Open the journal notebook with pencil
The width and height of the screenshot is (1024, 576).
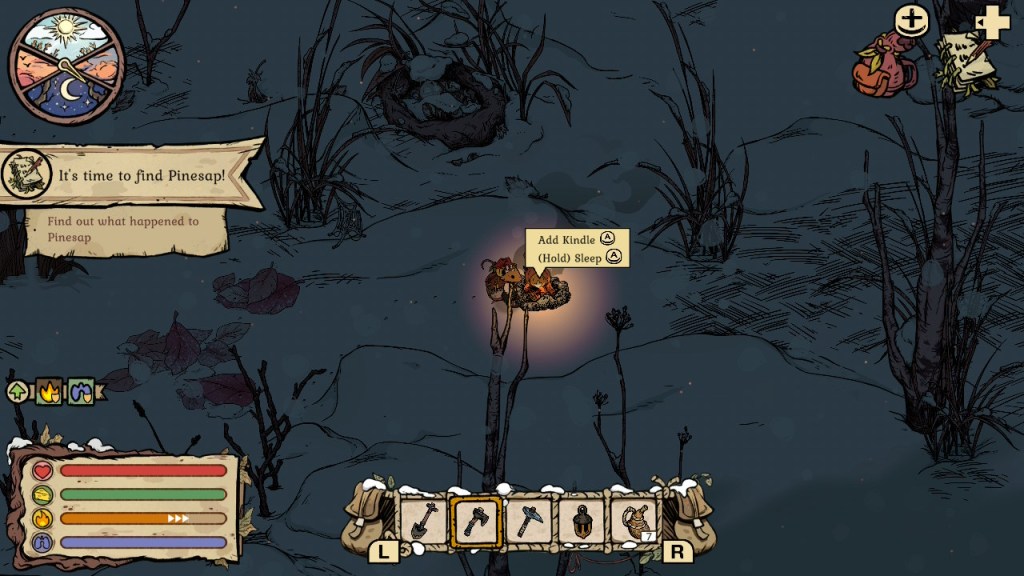click(964, 60)
